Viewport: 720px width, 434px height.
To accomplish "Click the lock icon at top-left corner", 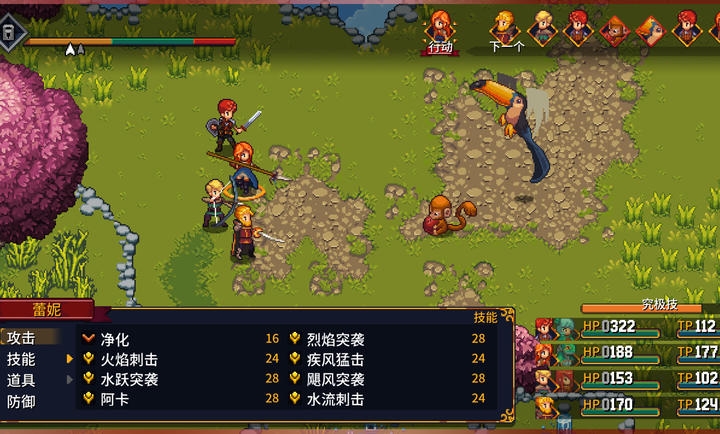I will pyautogui.click(x=9, y=32).
